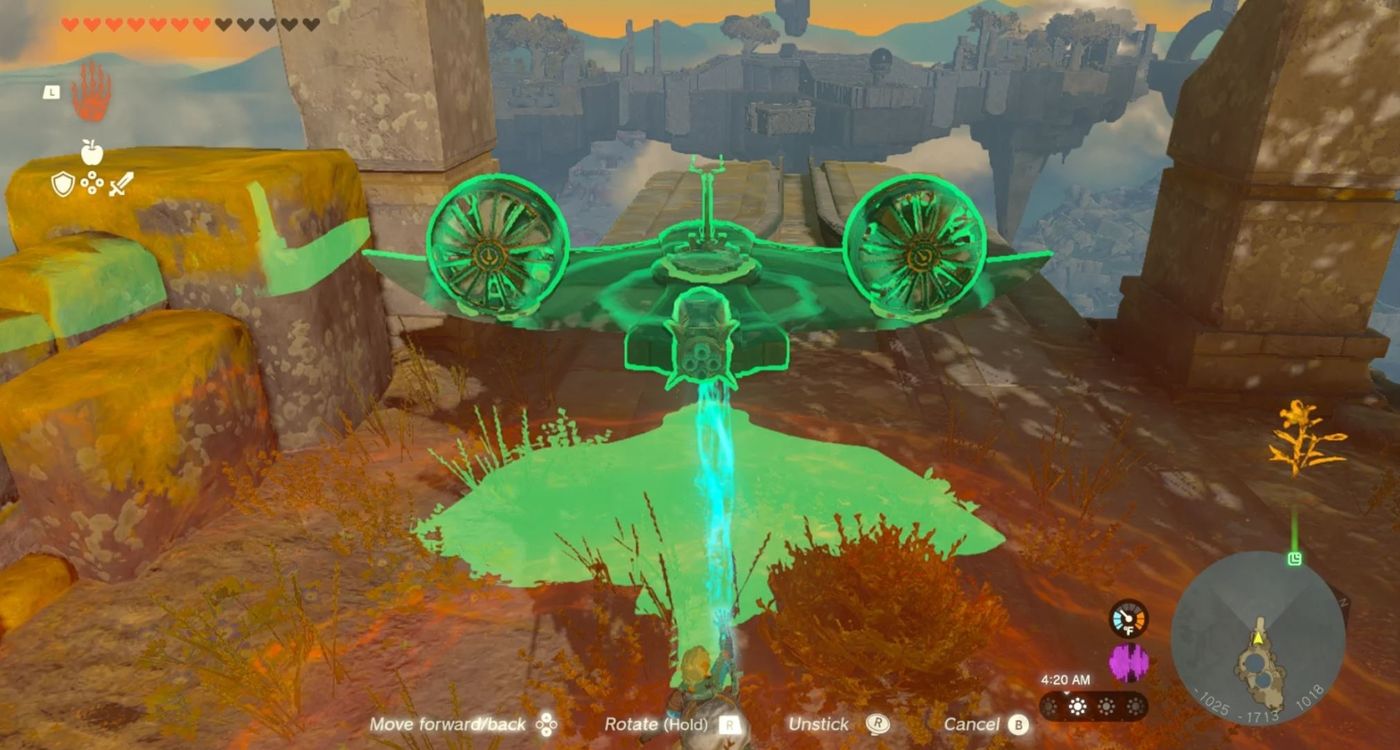Click the weather forecast bar
This screenshot has height=750, width=1400.
pyautogui.click(x=1093, y=706)
